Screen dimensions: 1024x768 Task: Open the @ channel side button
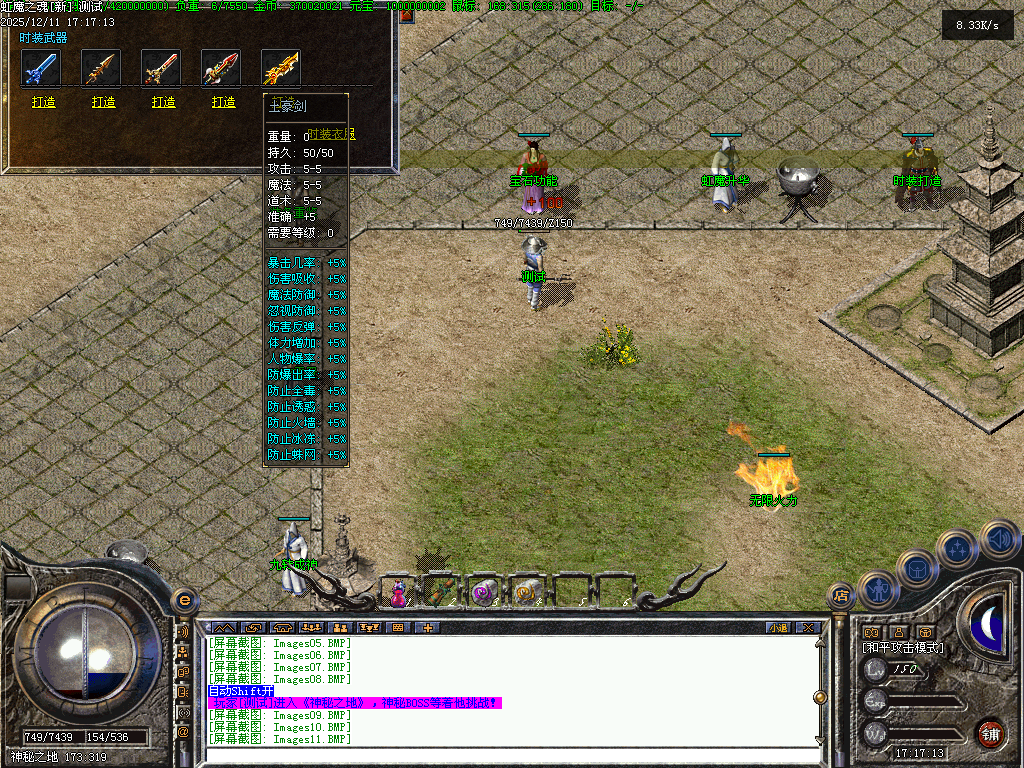click(x=183, y=732)
